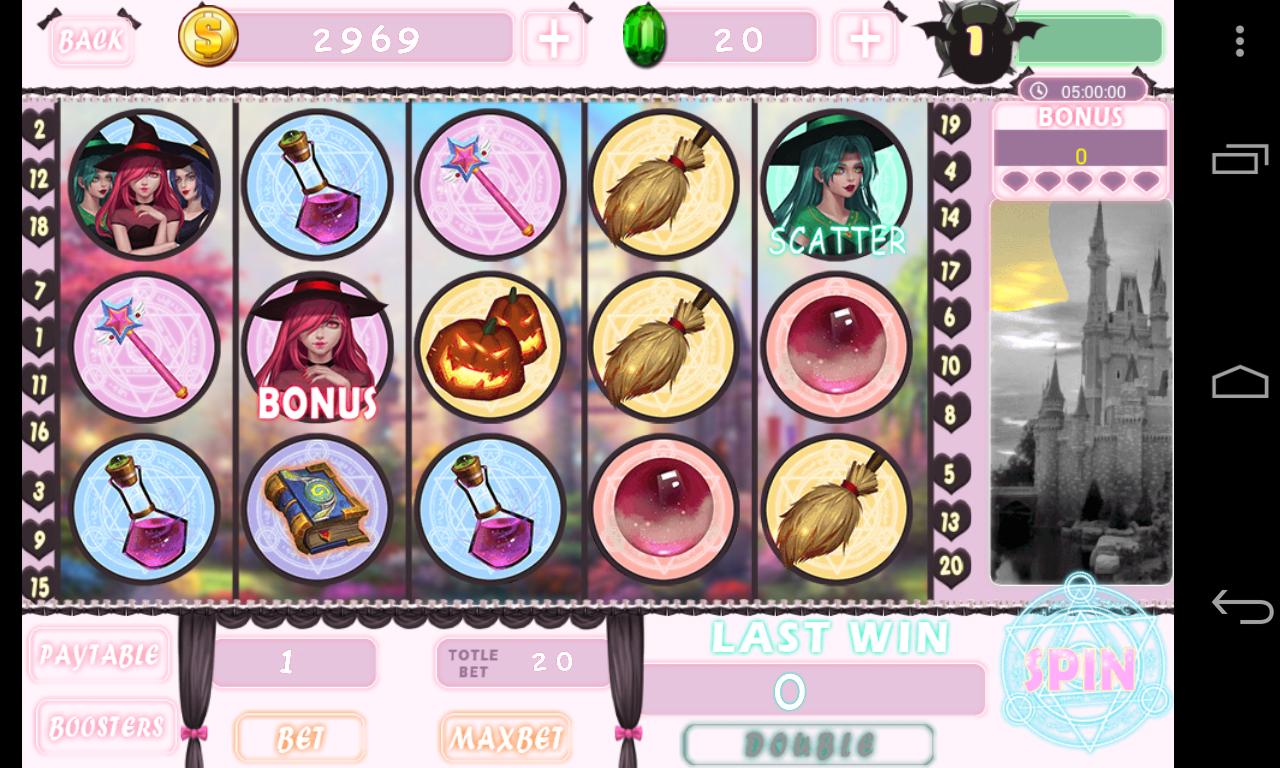Click the plus button beside the gems
The width and height of the screenshot is (1280, 768).
[x=864, y=39]
